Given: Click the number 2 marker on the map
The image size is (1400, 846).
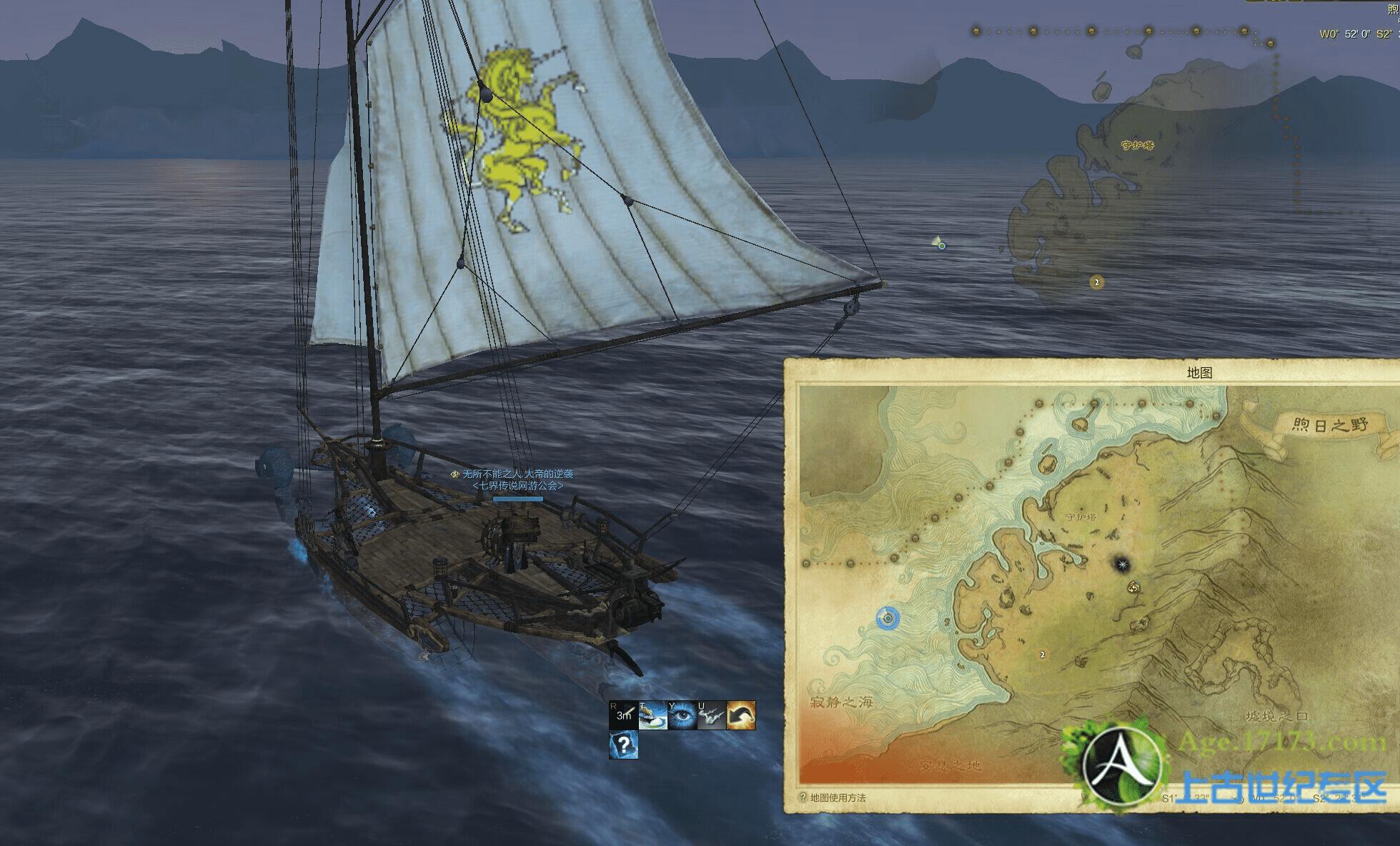Looking at the screenshot, I should point(1043,655).
